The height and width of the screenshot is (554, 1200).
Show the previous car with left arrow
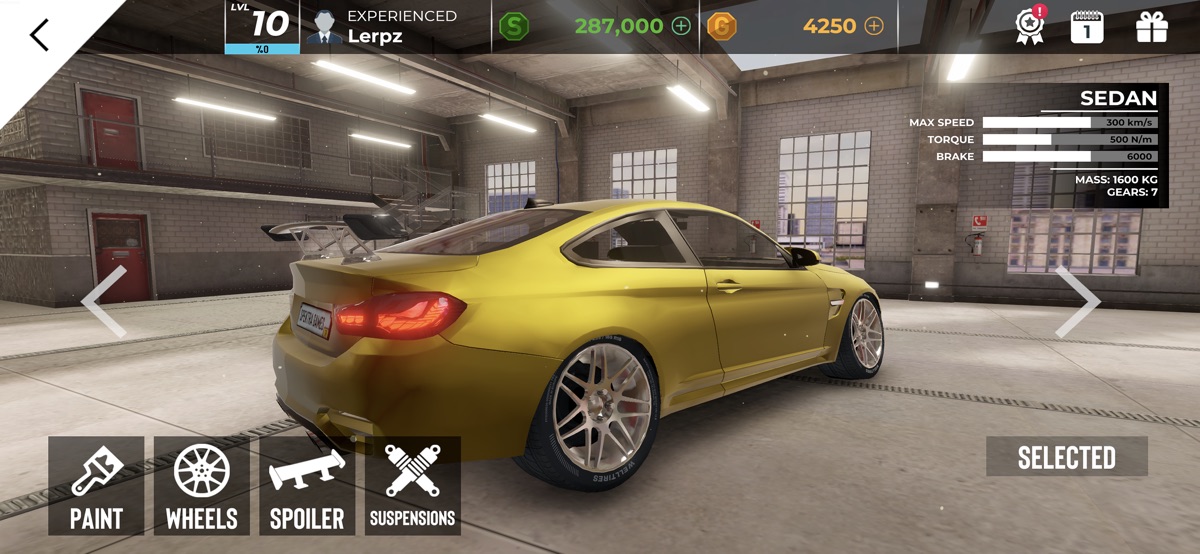104,301
